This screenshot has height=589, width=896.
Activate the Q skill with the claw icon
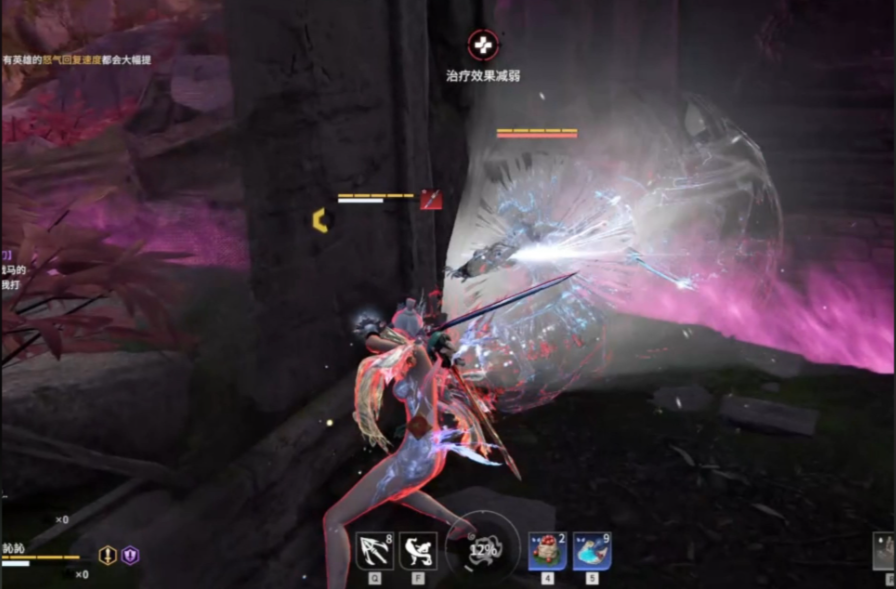point(374,551)
